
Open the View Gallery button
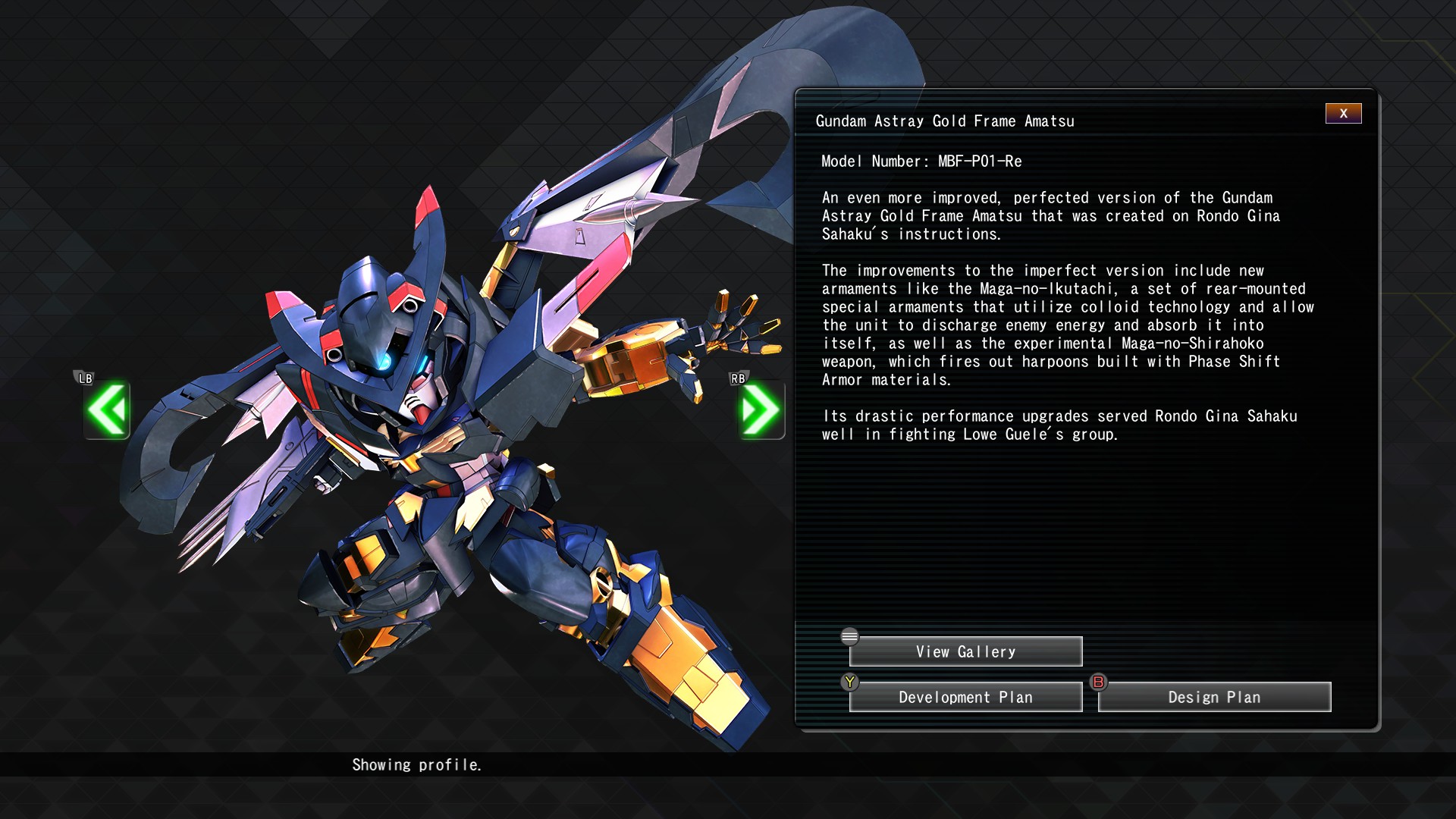point(965,651)
